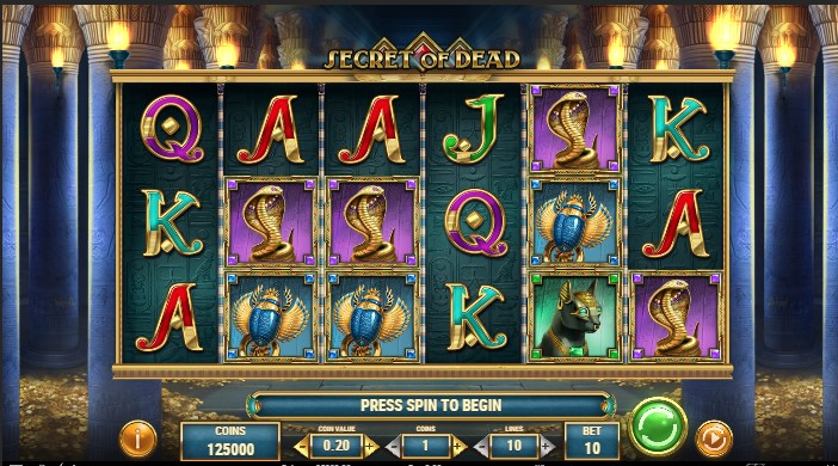The image size is (838, 466).
Task: Increase the coin value
Action: [372, 446]
